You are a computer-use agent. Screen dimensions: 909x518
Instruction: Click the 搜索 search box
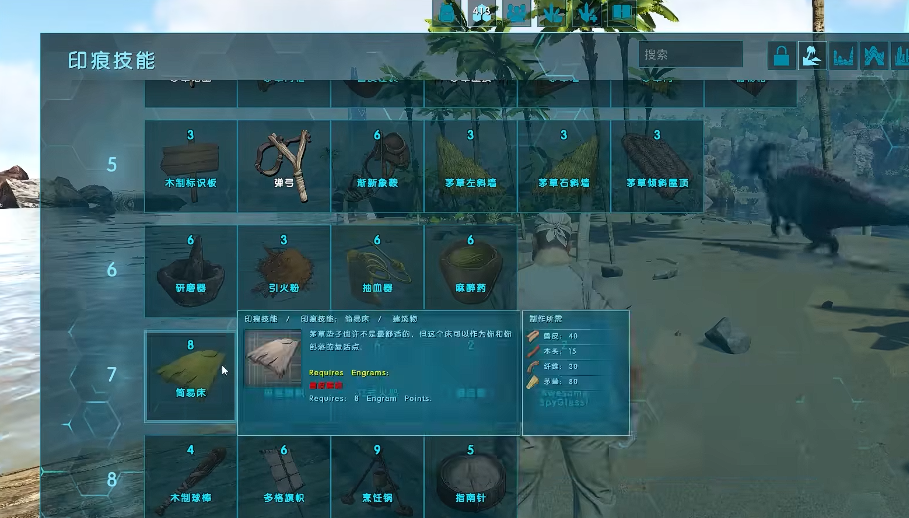(690, 55)
